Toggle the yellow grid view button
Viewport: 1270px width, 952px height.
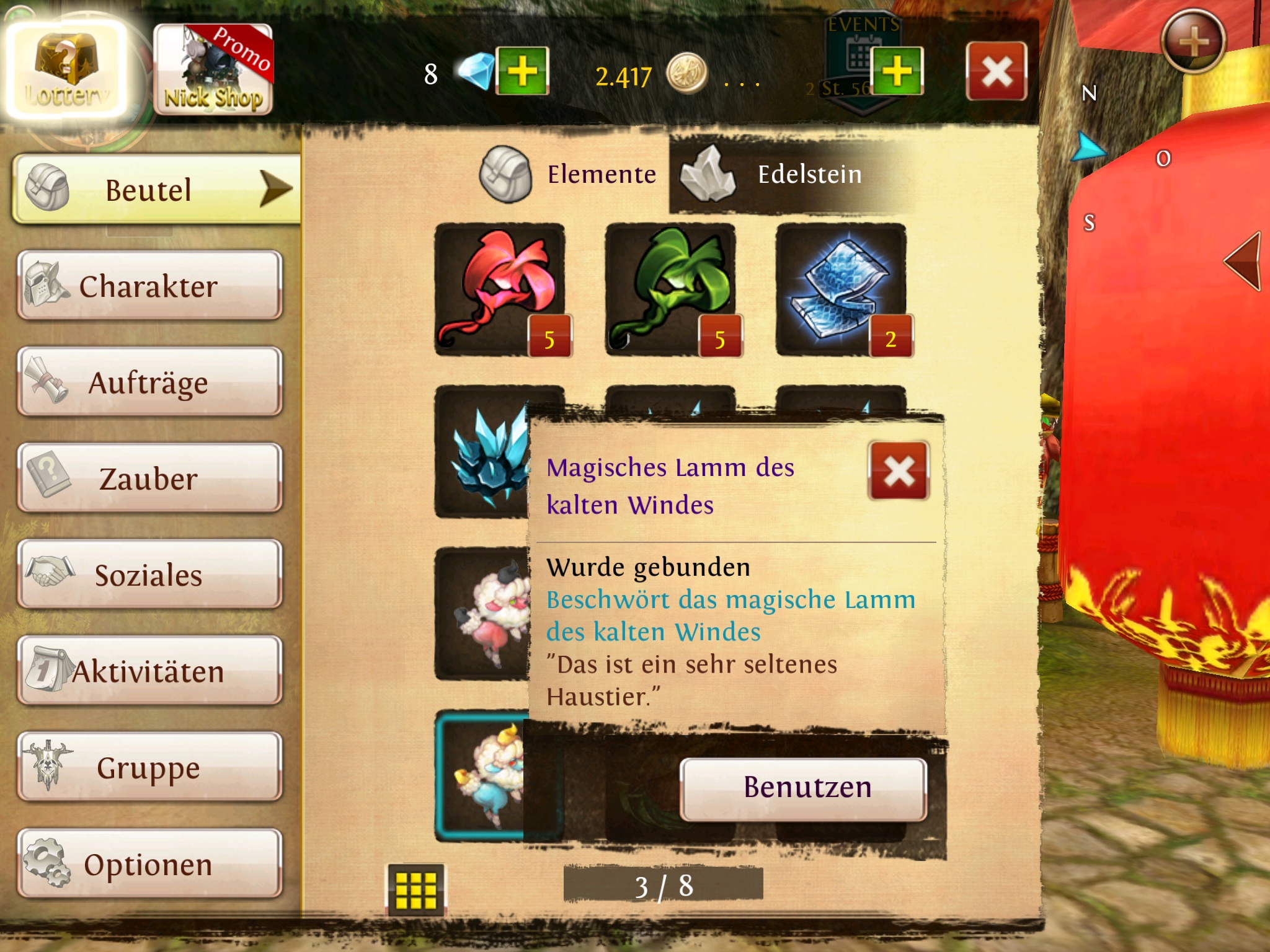click(415, 889)
